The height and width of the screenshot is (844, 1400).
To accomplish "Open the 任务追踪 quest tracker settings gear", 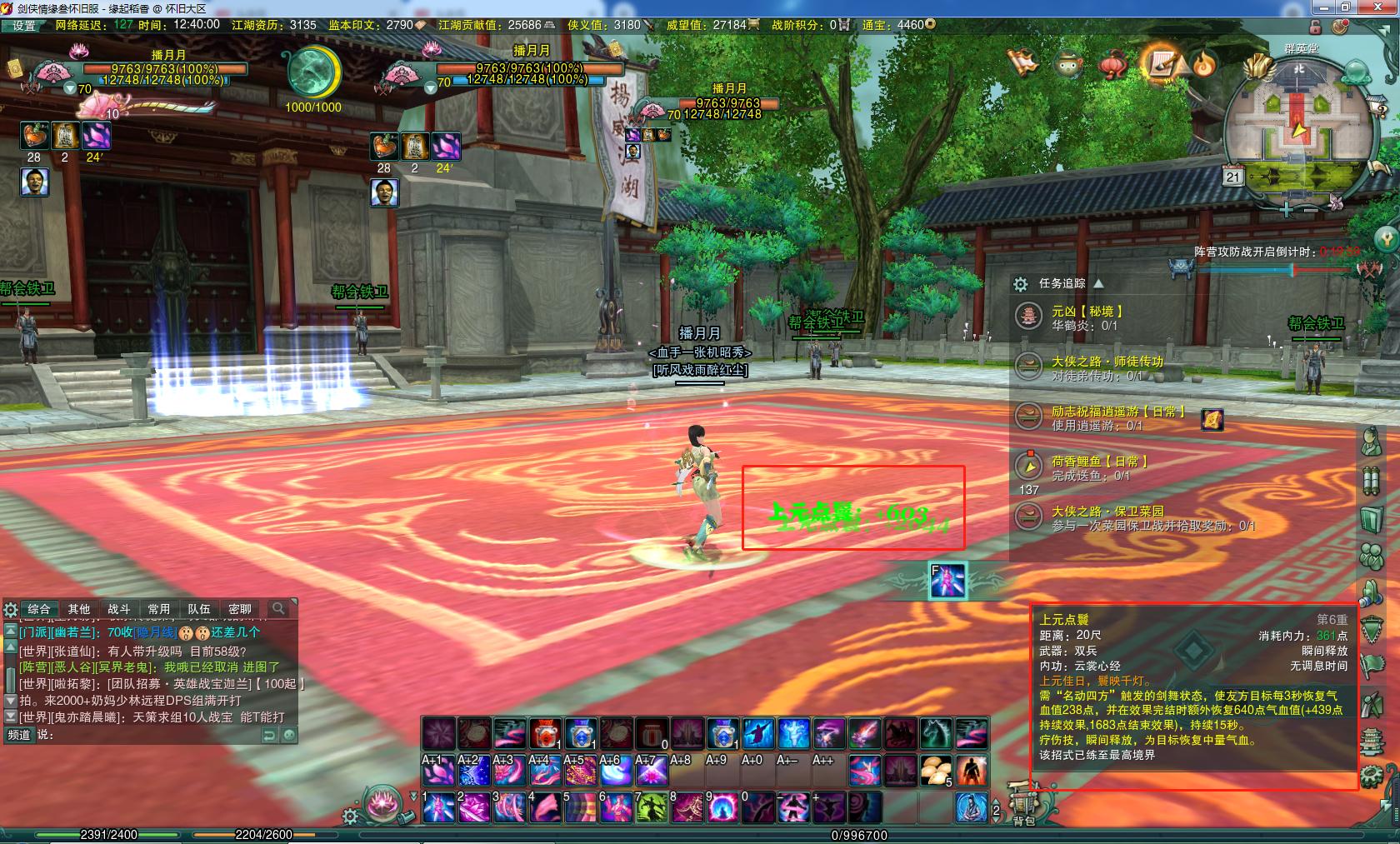I will (x=1021, y=284).
